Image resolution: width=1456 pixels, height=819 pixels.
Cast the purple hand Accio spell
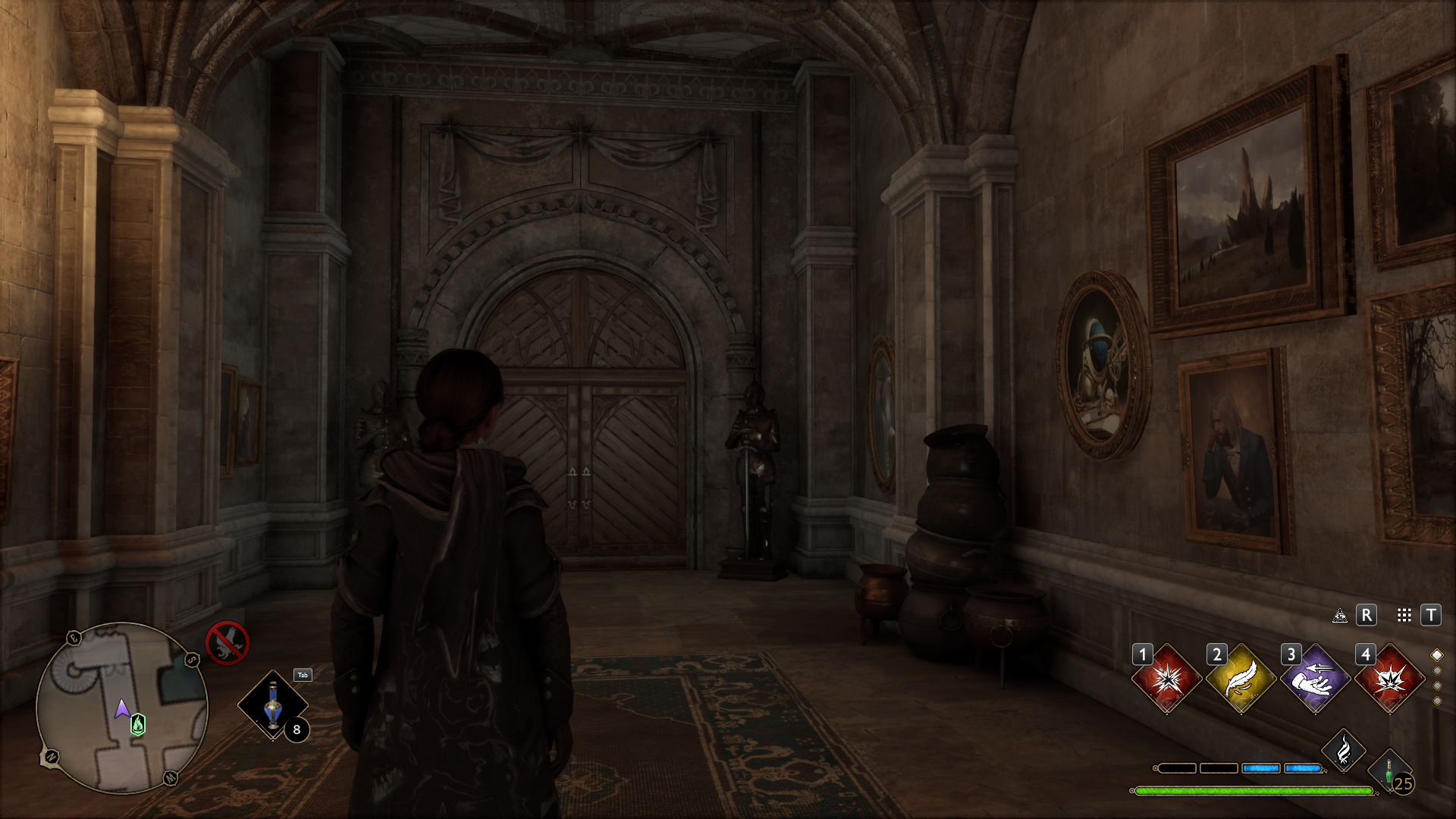pos(1315,679)
